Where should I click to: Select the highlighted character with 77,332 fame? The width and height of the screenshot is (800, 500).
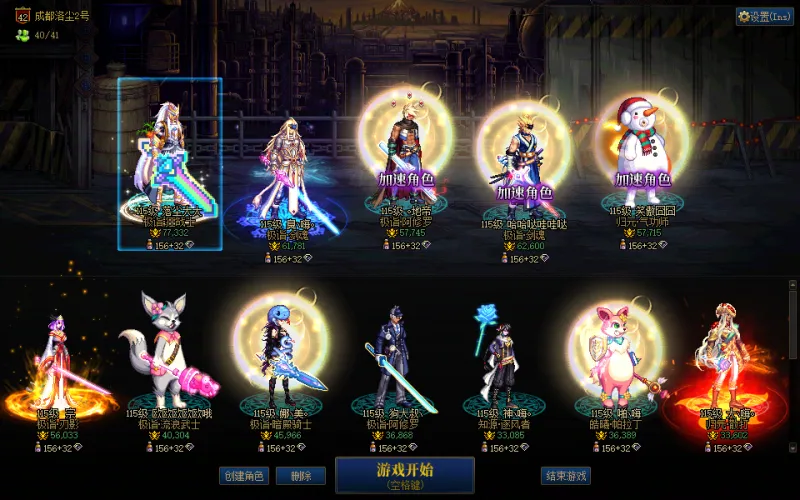pyautogui.click(x=169, y=160)
